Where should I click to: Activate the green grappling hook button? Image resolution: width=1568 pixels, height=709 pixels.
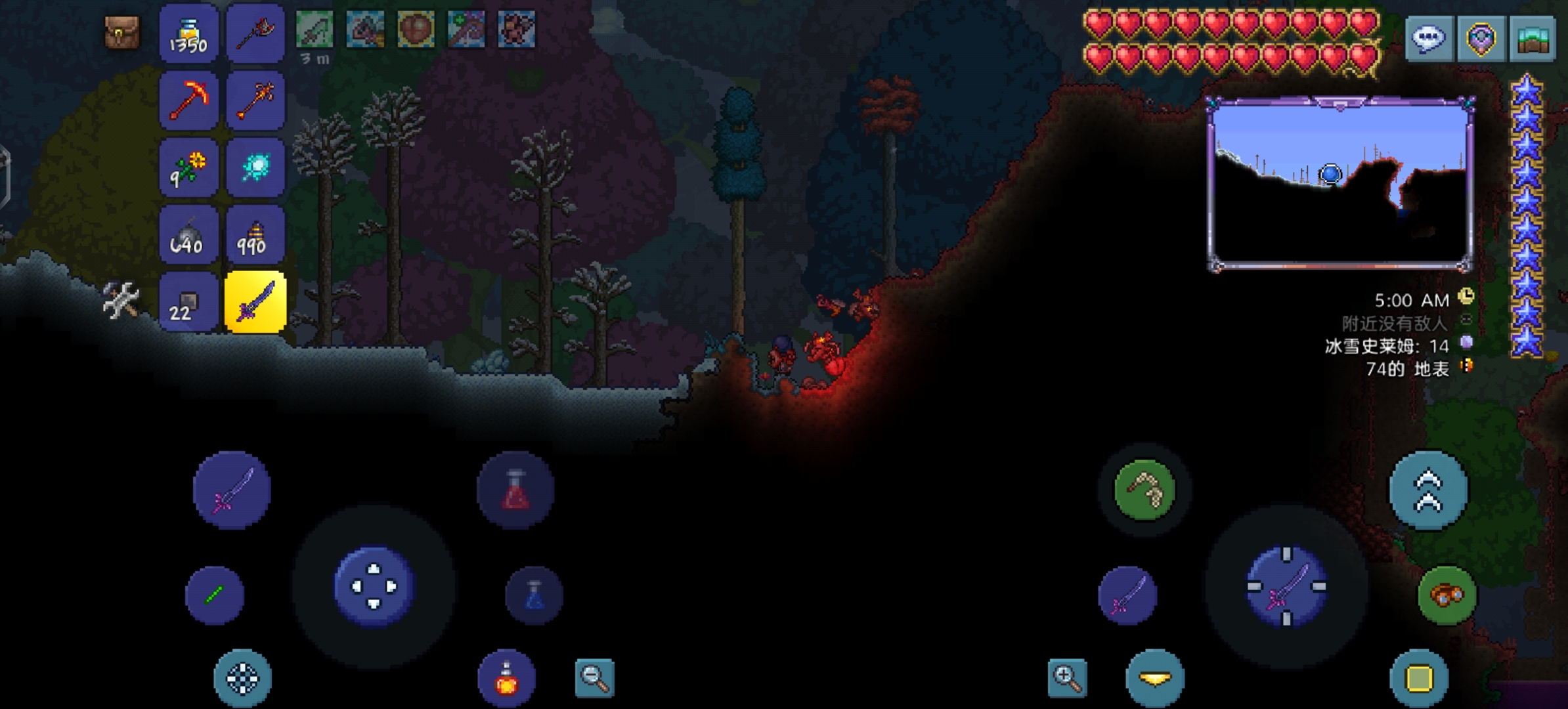point(1144,490)
